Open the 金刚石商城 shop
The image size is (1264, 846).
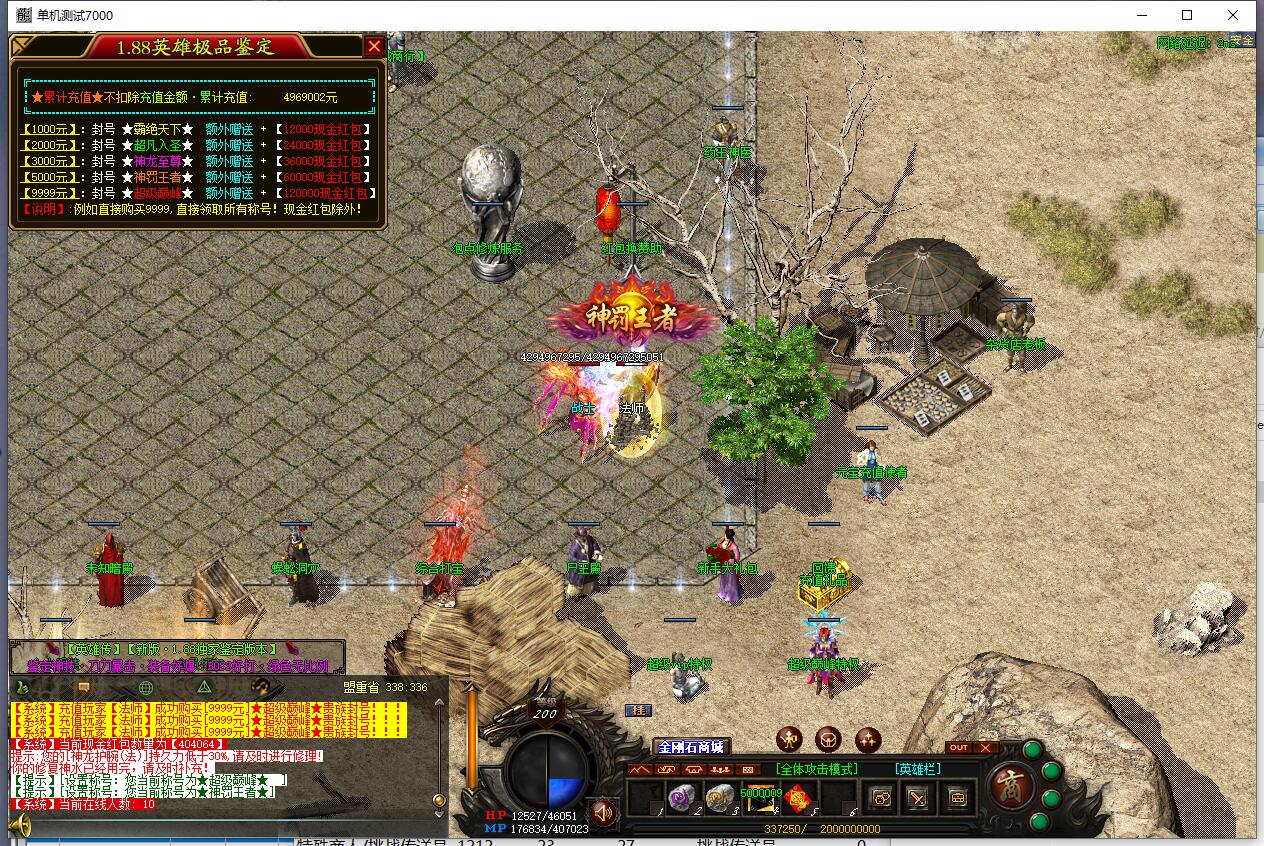pyautogui.click(x=690, y=747)
